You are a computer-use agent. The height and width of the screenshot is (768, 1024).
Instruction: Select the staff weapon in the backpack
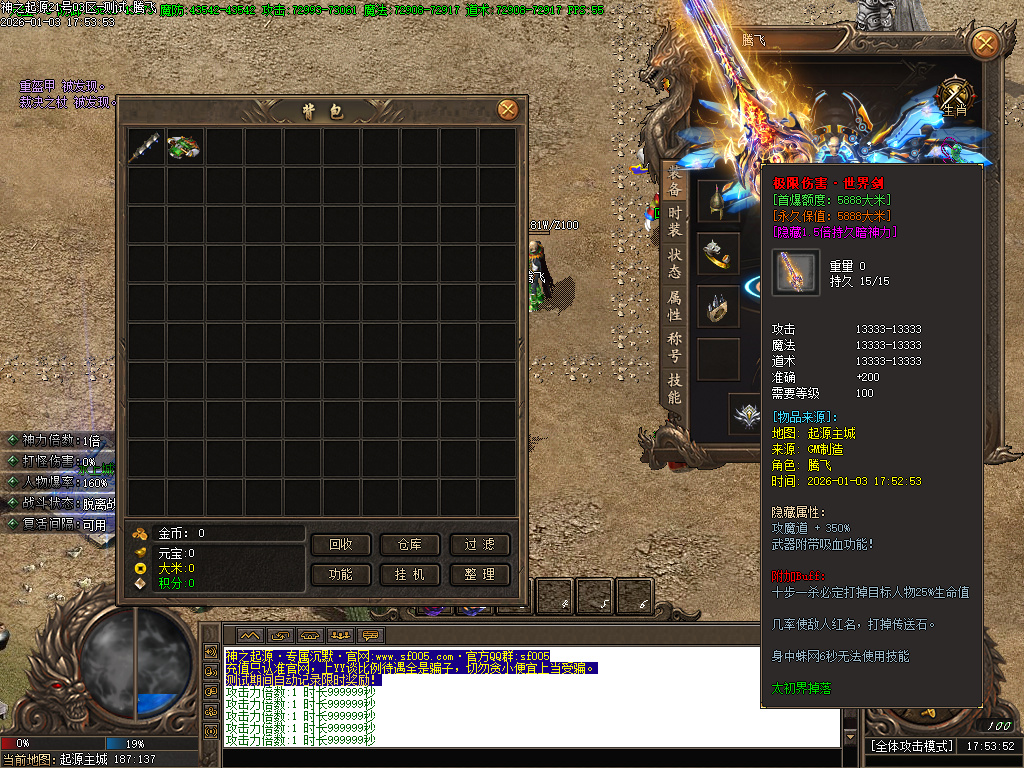point(146,147)
